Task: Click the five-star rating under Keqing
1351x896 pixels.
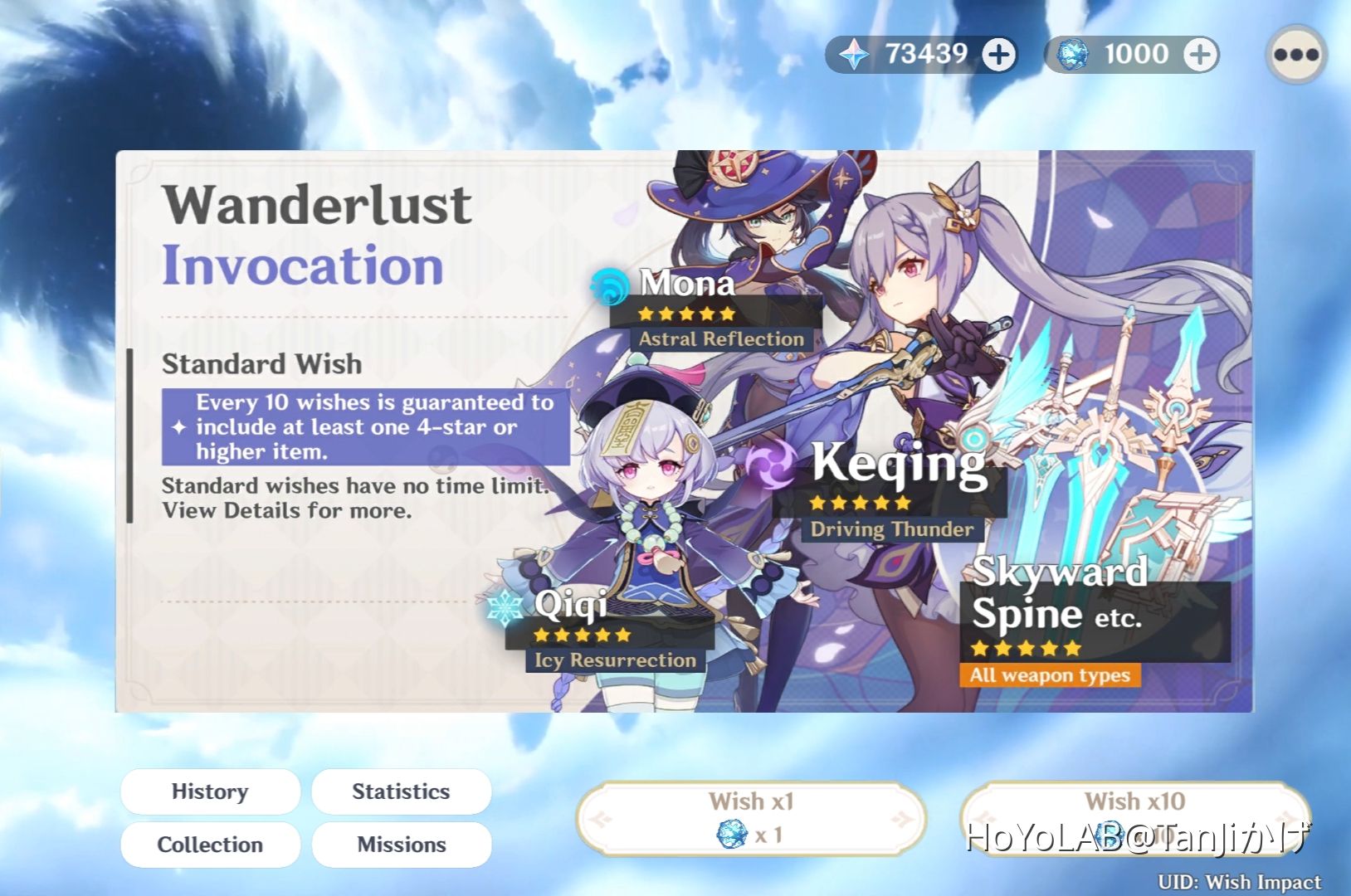Action: tap(861, 502)
